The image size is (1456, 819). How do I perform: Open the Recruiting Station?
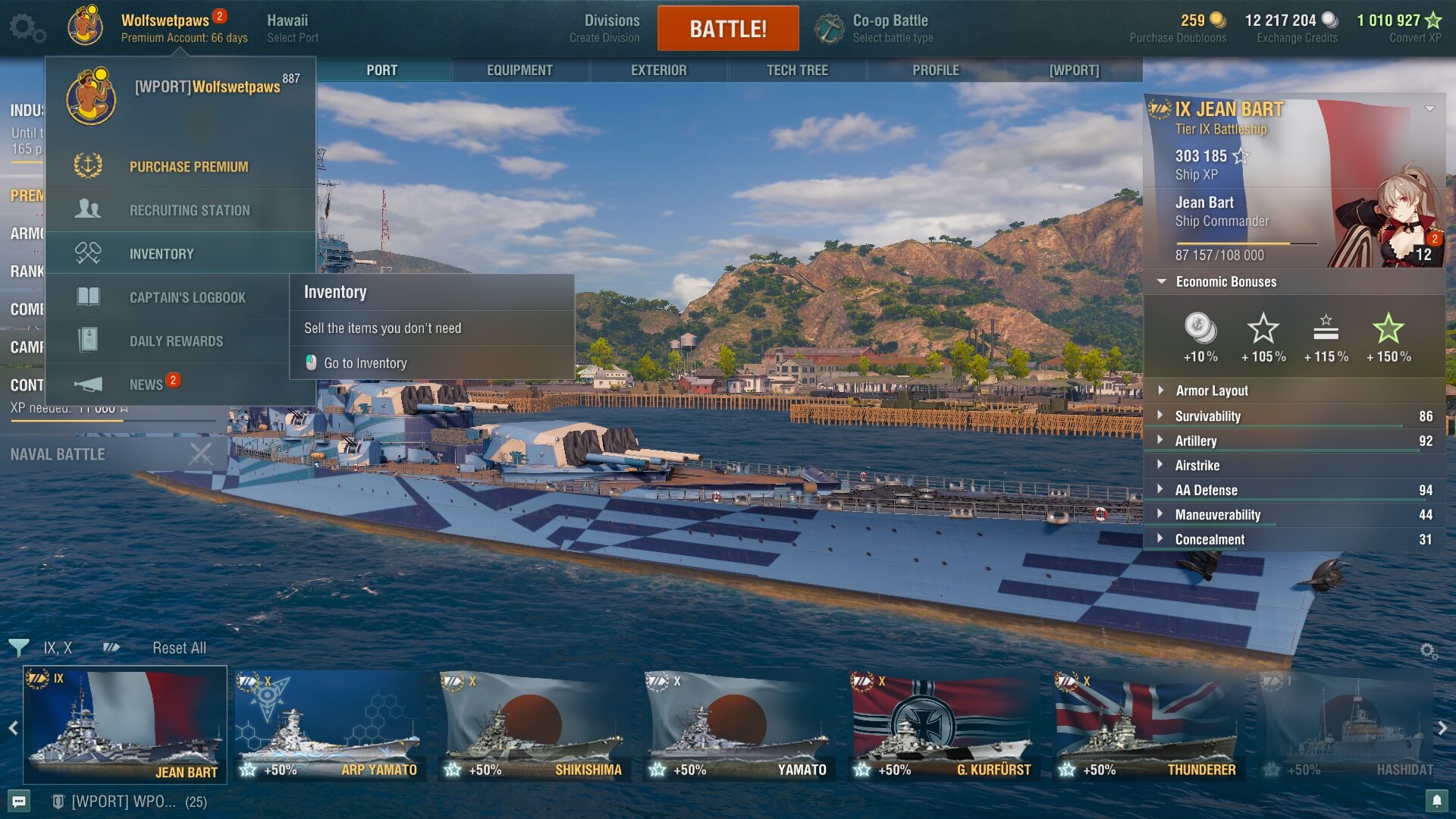point(189,210)
